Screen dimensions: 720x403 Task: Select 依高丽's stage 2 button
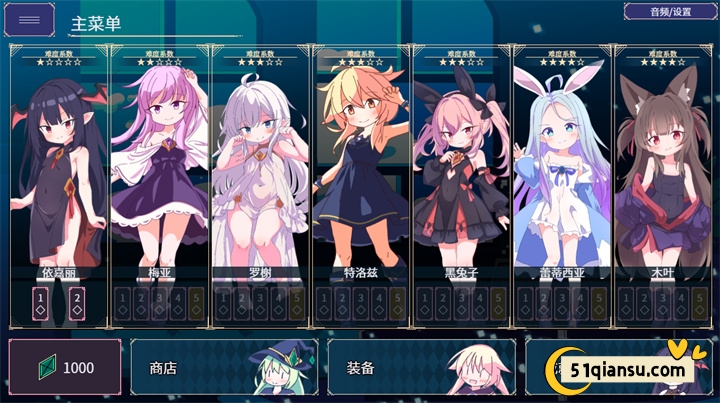(x=76, y=302)
